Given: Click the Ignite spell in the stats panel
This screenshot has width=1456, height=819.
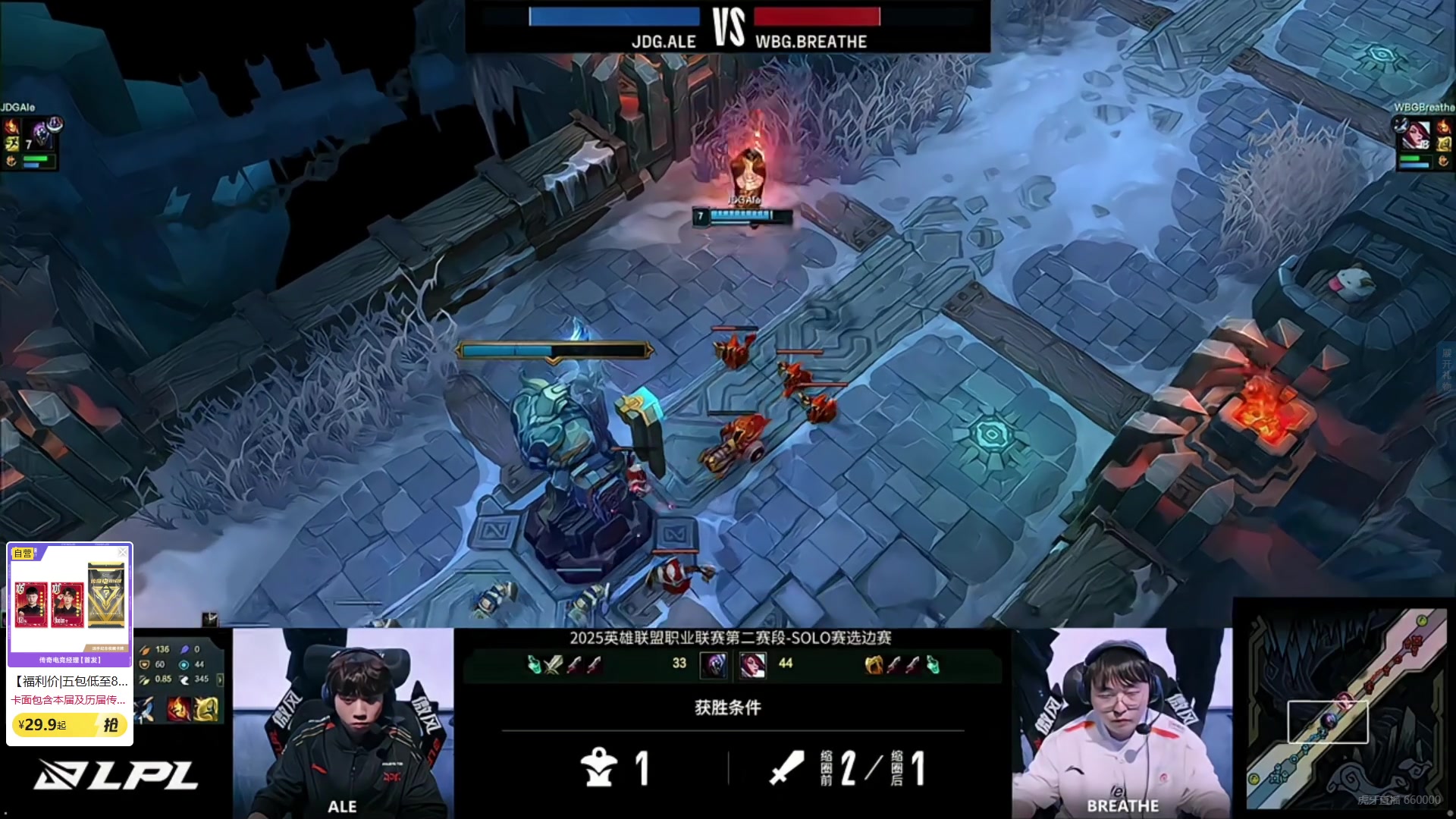Looking at the screenshot, I should [179, 709].
